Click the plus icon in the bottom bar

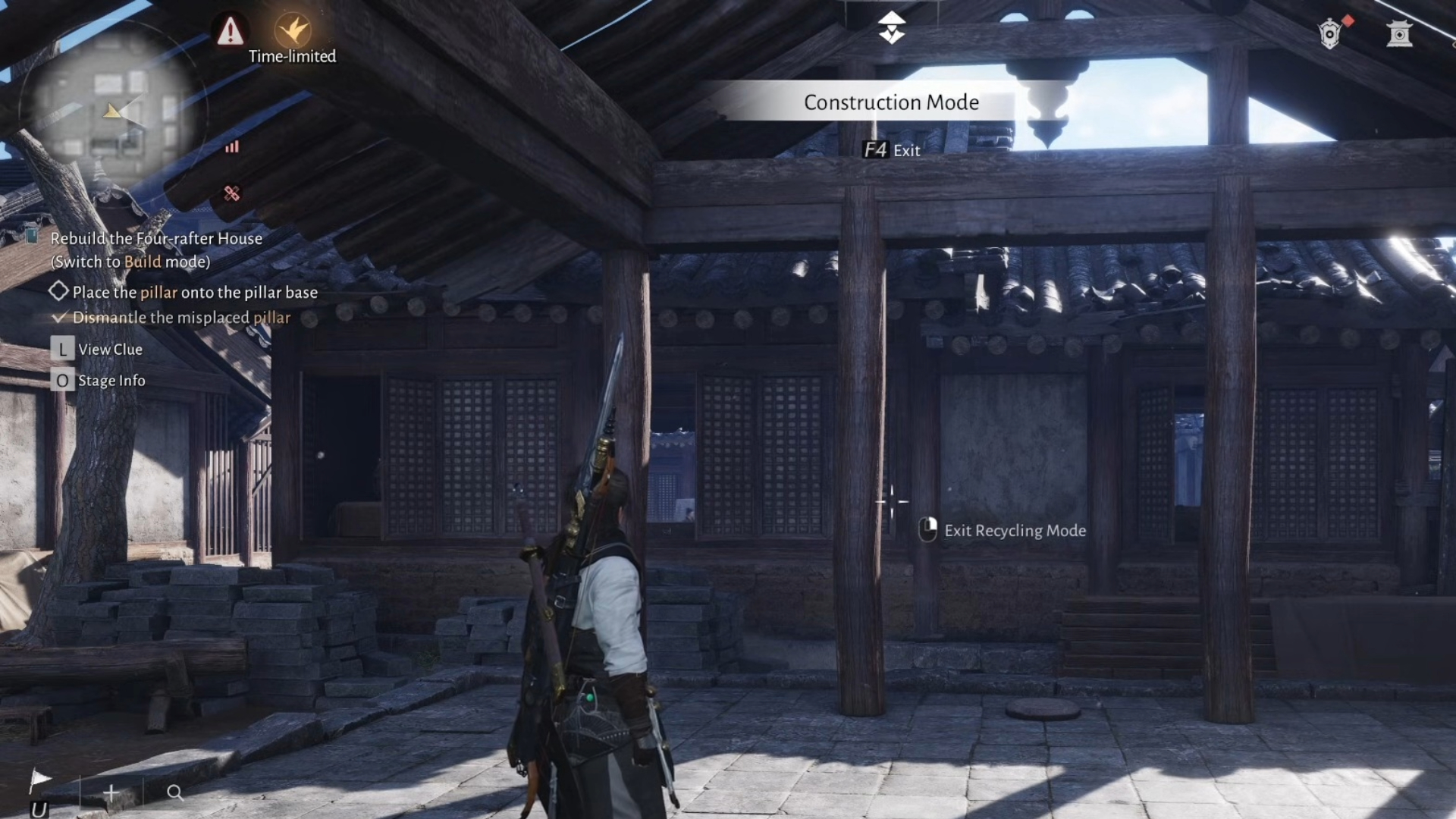tap(111, 792)
